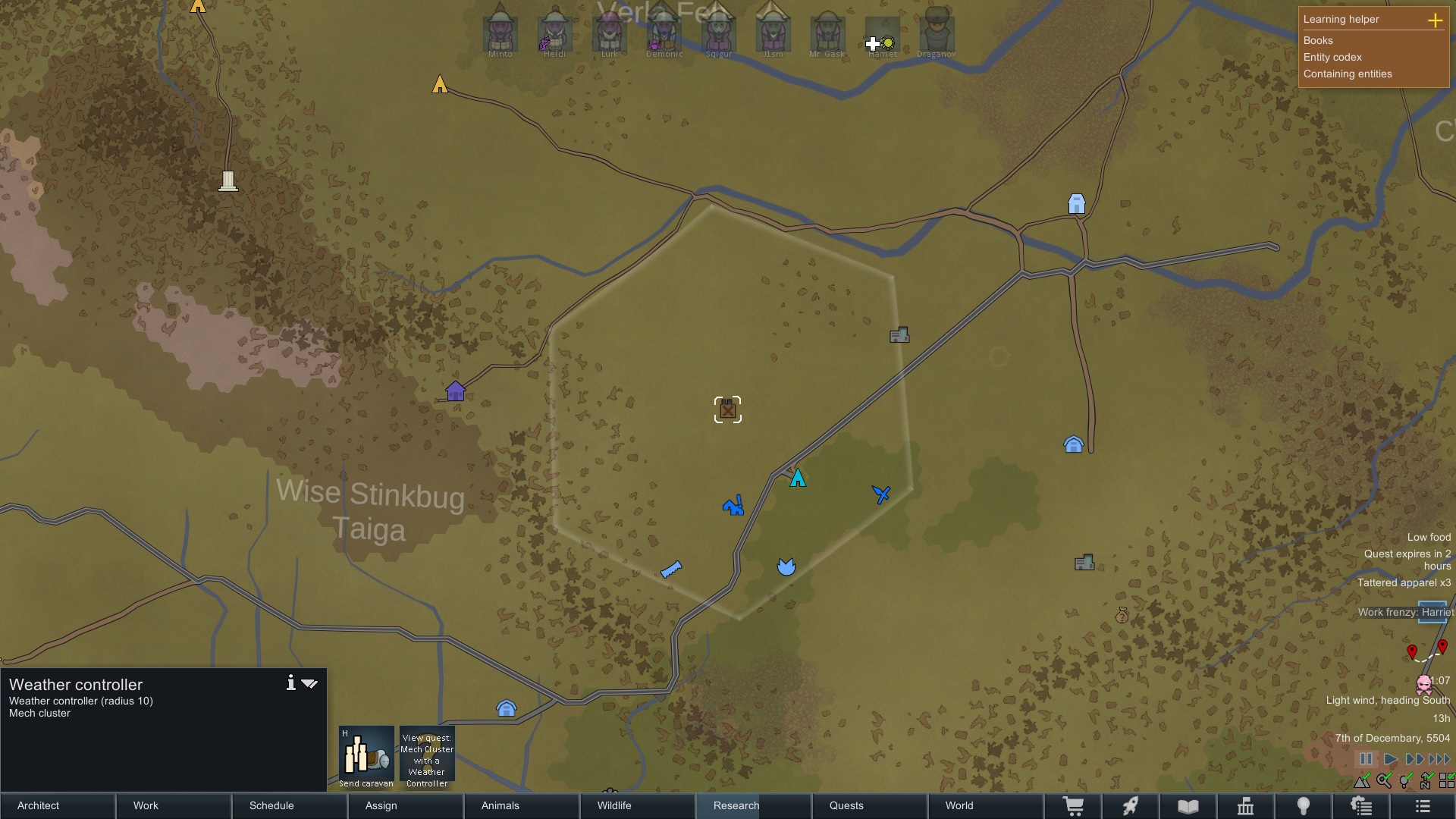This screenshot has width=1456, height=819.
Task: Pause the game with the pause button
Action: pyautogui.click(x=1366, y=759)
